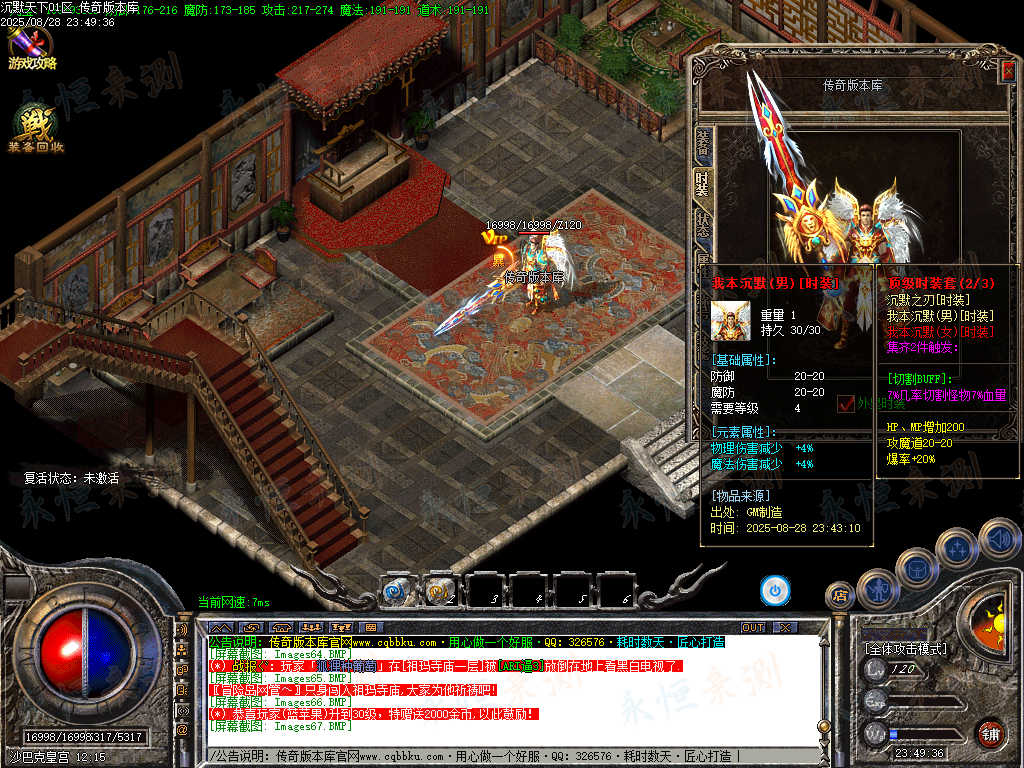Open the 店 shop button
This screenshot has height=768, width=1024.
840,596
